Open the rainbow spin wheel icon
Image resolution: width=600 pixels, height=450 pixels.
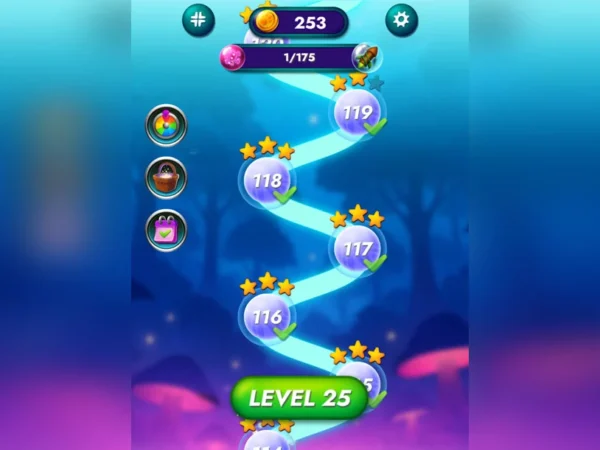click(x=166, y=125)
